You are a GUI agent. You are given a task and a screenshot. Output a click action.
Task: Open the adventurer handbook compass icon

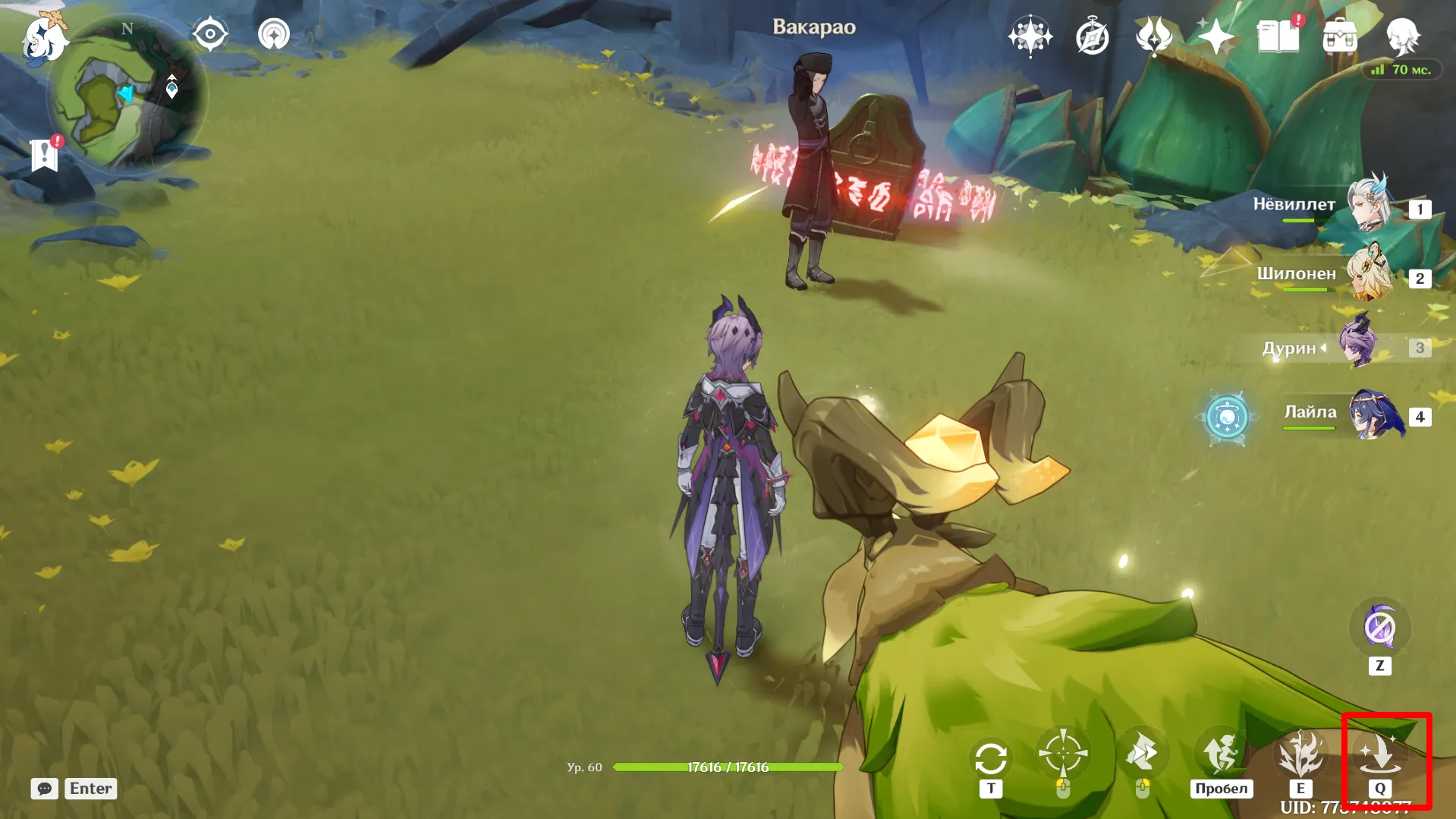point(1092,36)
